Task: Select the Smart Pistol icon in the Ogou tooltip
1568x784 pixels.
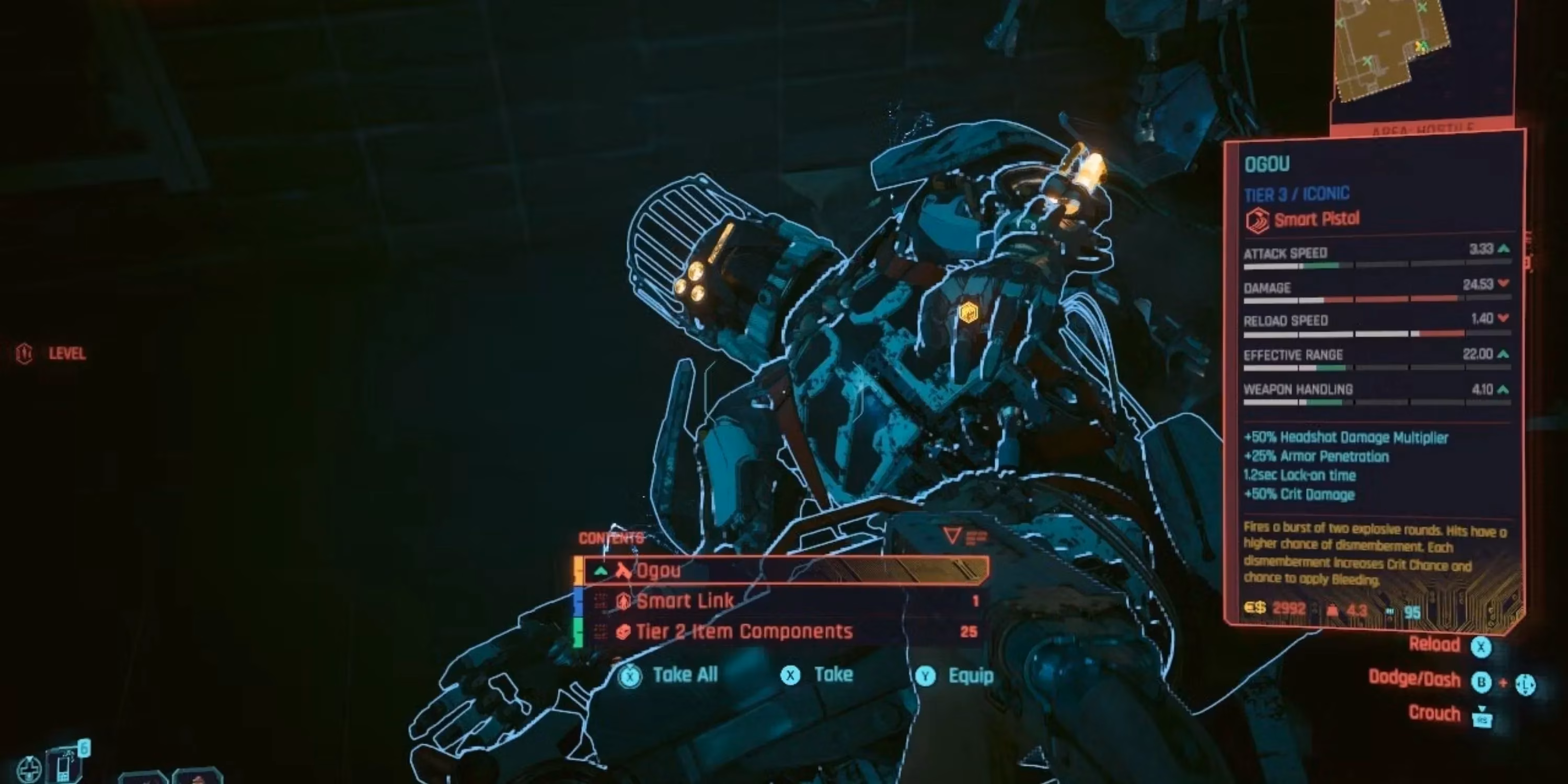Action: 1258,221
